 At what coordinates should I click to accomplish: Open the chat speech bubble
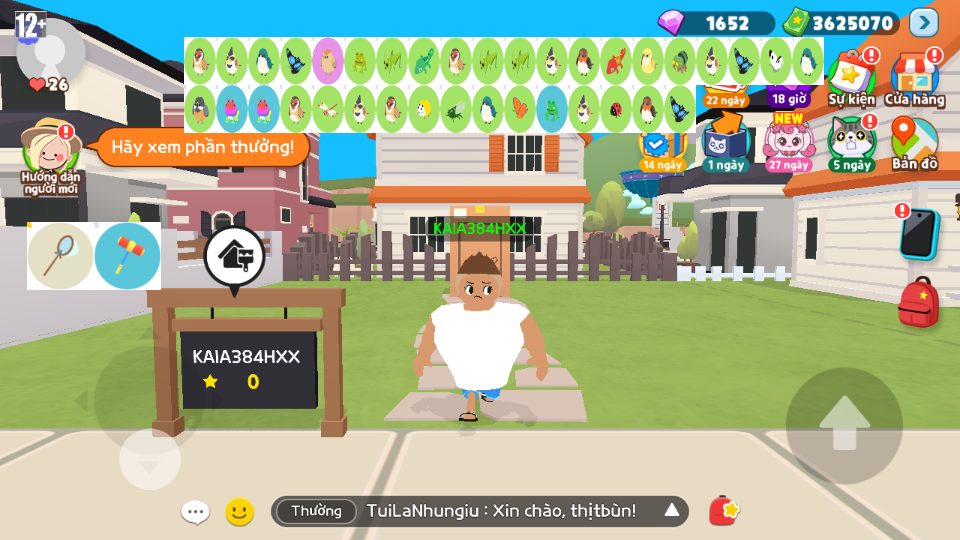coord(195,512)
